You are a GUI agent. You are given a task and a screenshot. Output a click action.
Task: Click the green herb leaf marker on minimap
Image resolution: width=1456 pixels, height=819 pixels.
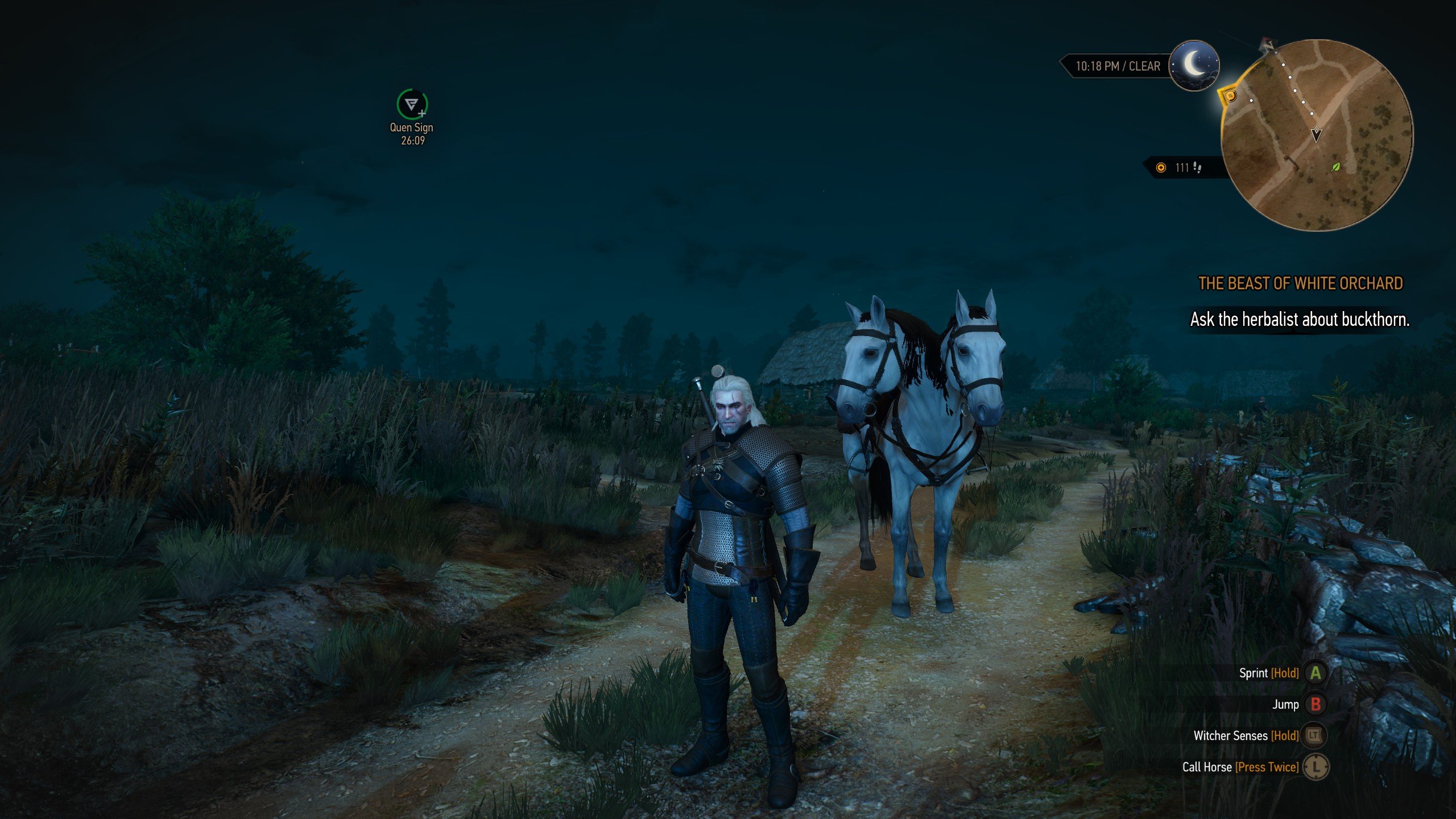[x=1335, y=167]
